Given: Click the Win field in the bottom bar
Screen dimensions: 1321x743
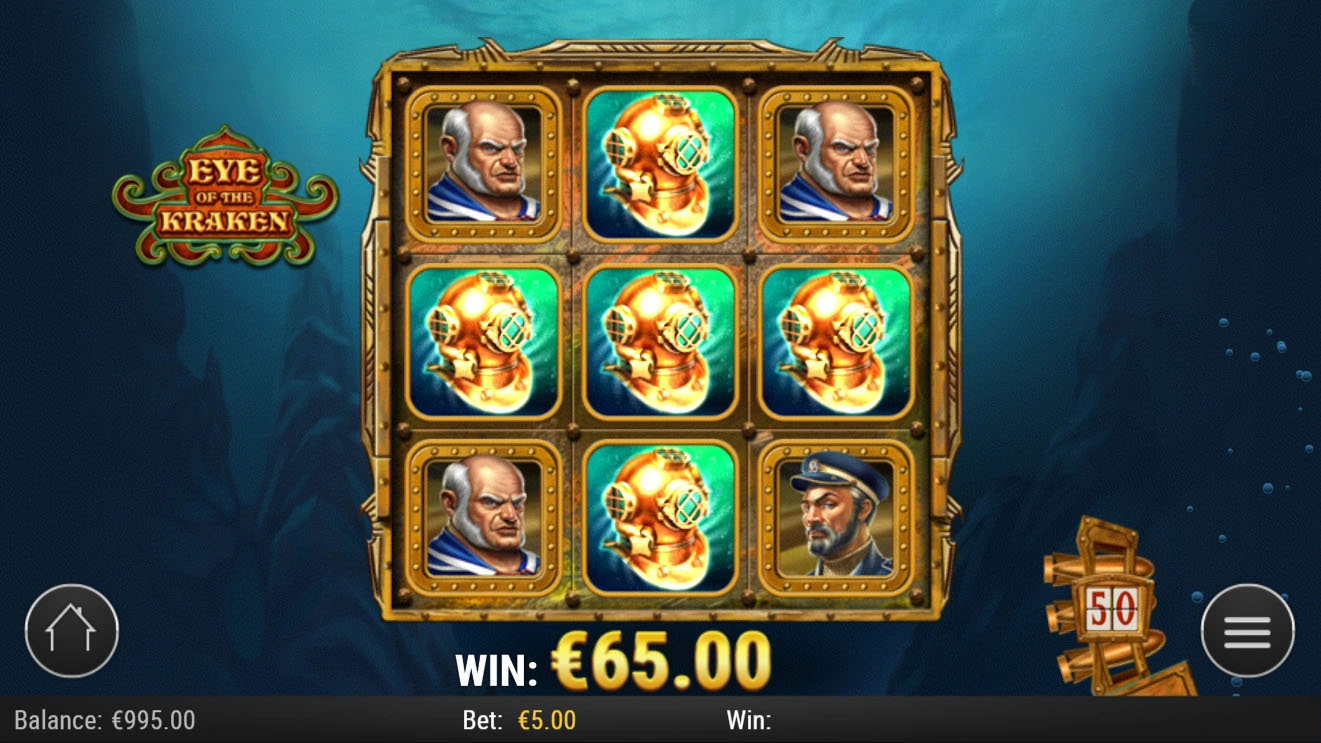Looking at the screenshot, I should 749,720.
